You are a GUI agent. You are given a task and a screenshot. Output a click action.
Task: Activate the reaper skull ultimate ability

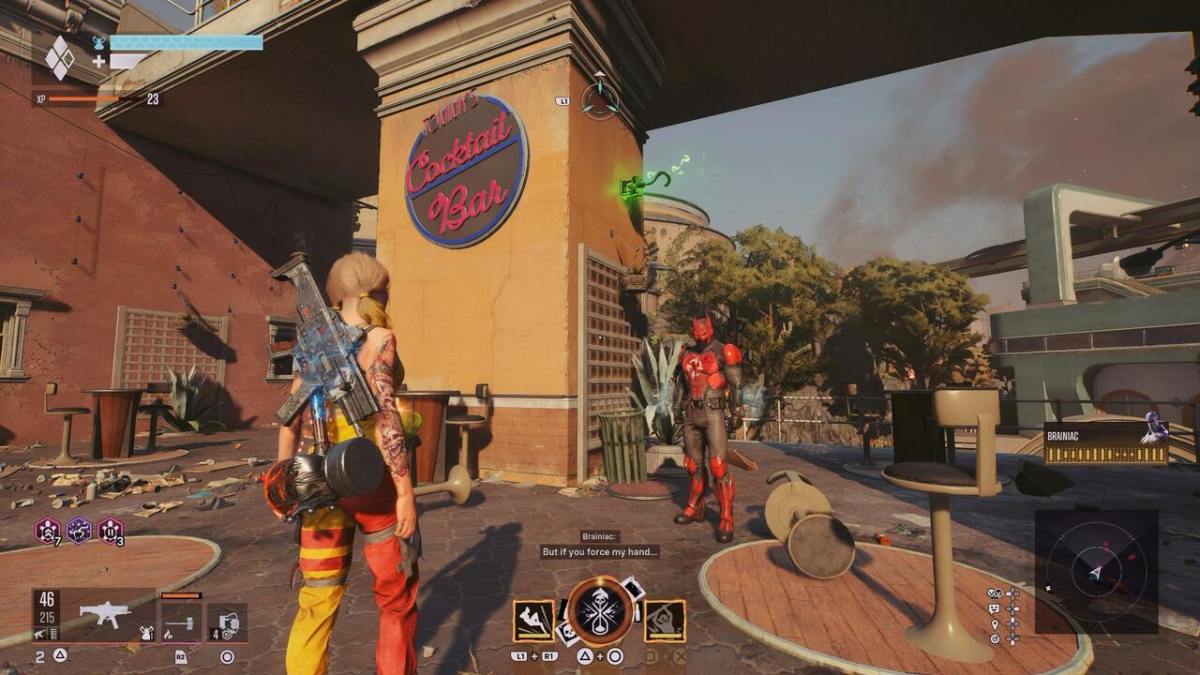(600, 612)
